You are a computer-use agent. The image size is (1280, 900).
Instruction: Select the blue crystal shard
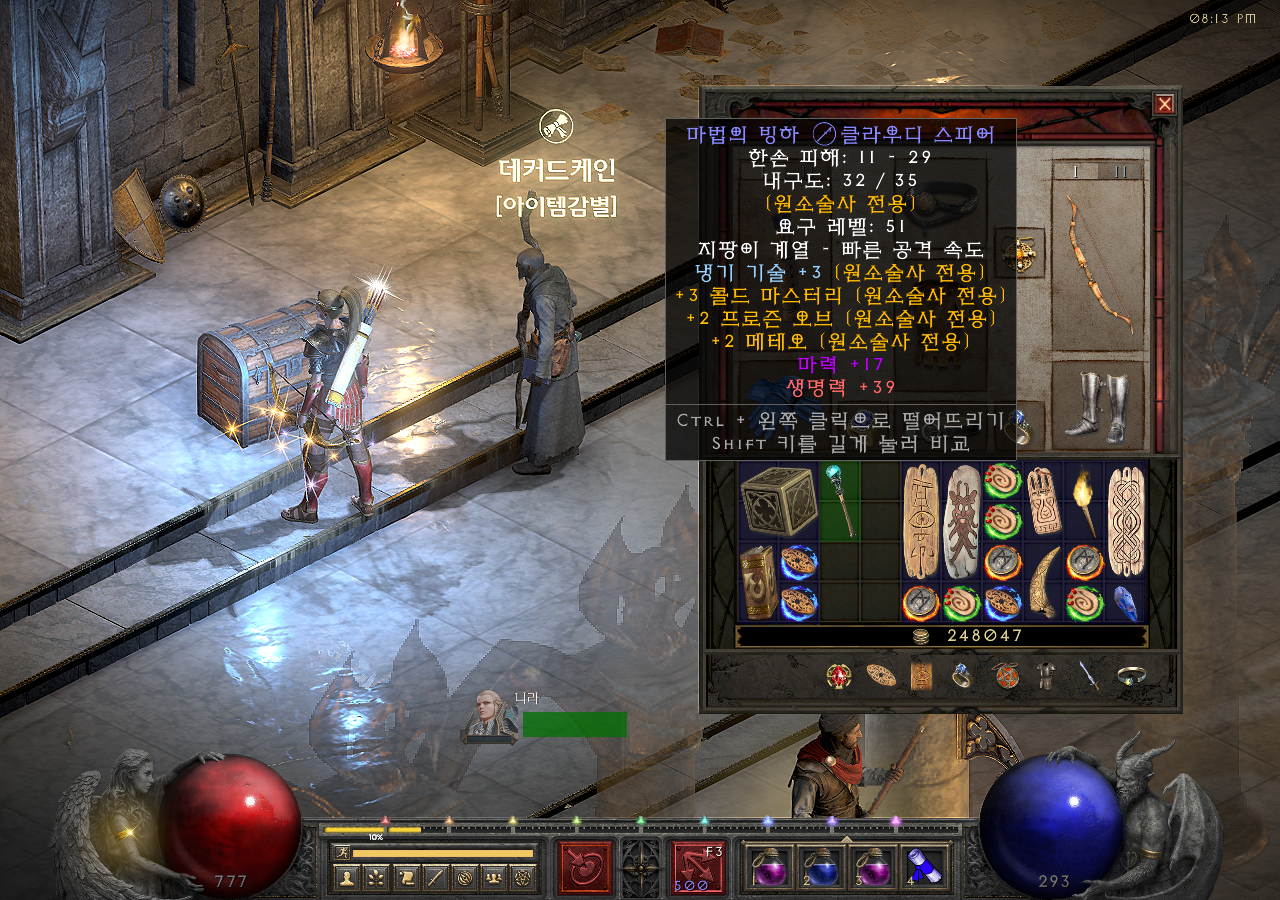(x=1124, y=603)
